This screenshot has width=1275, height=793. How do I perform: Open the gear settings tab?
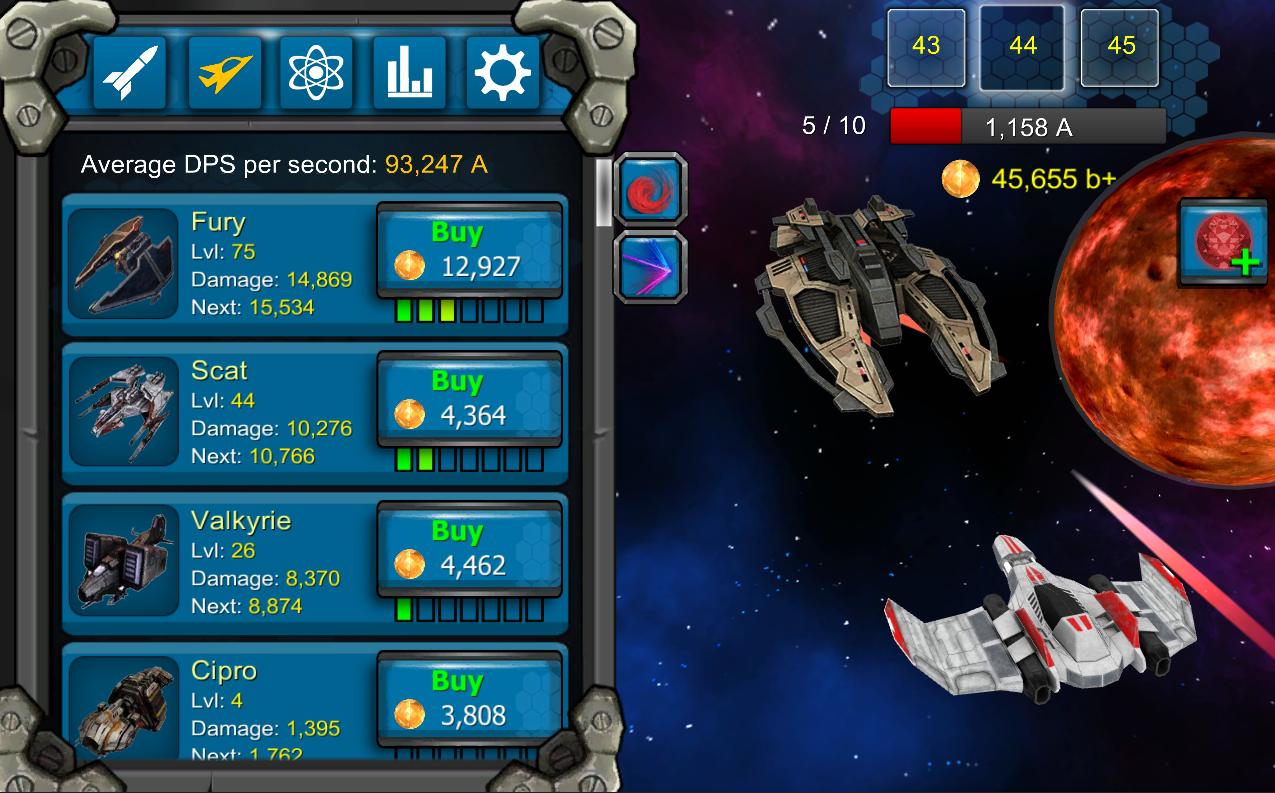tap(502, 73)
